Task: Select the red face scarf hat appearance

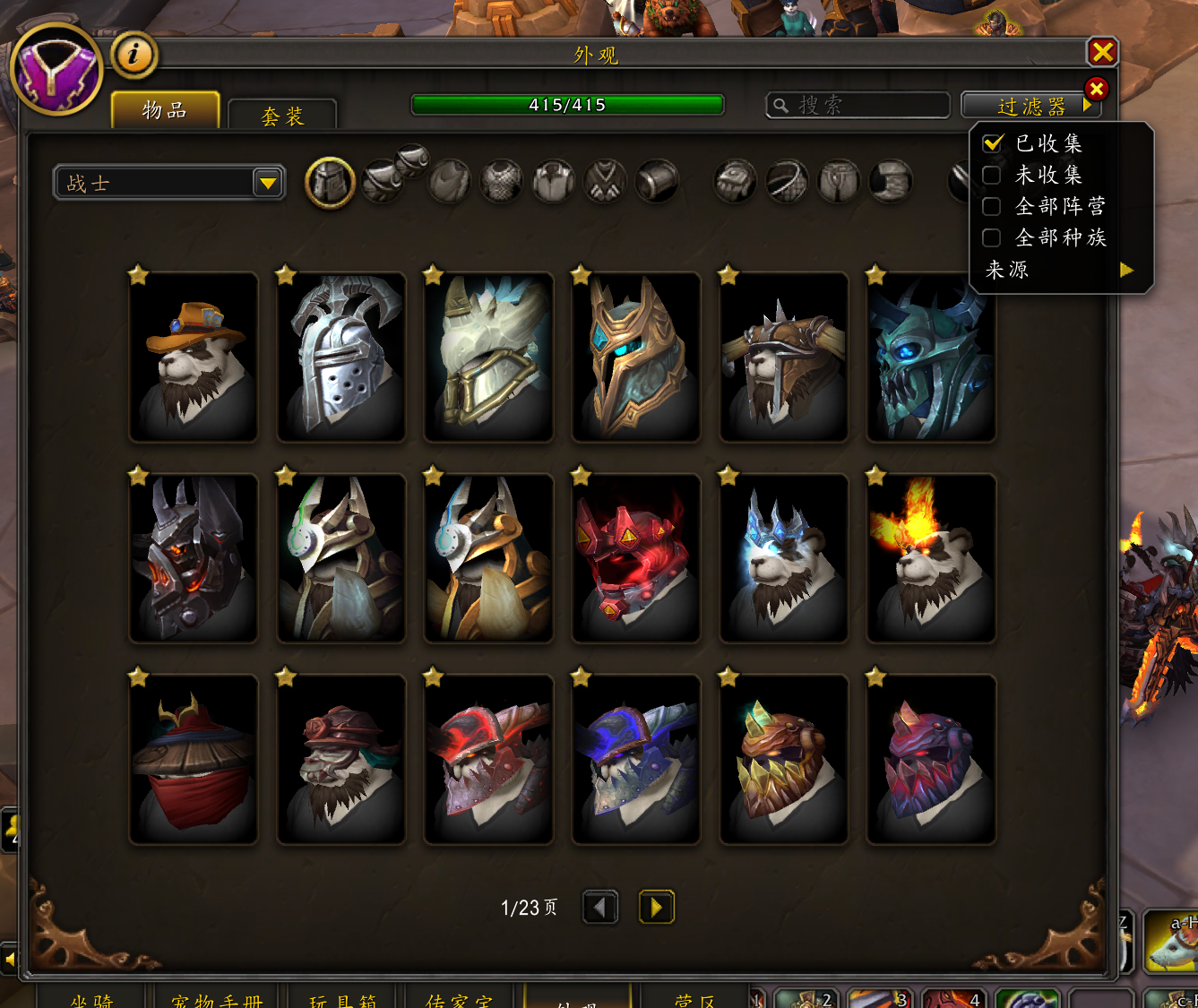Action: pos(194,760)
